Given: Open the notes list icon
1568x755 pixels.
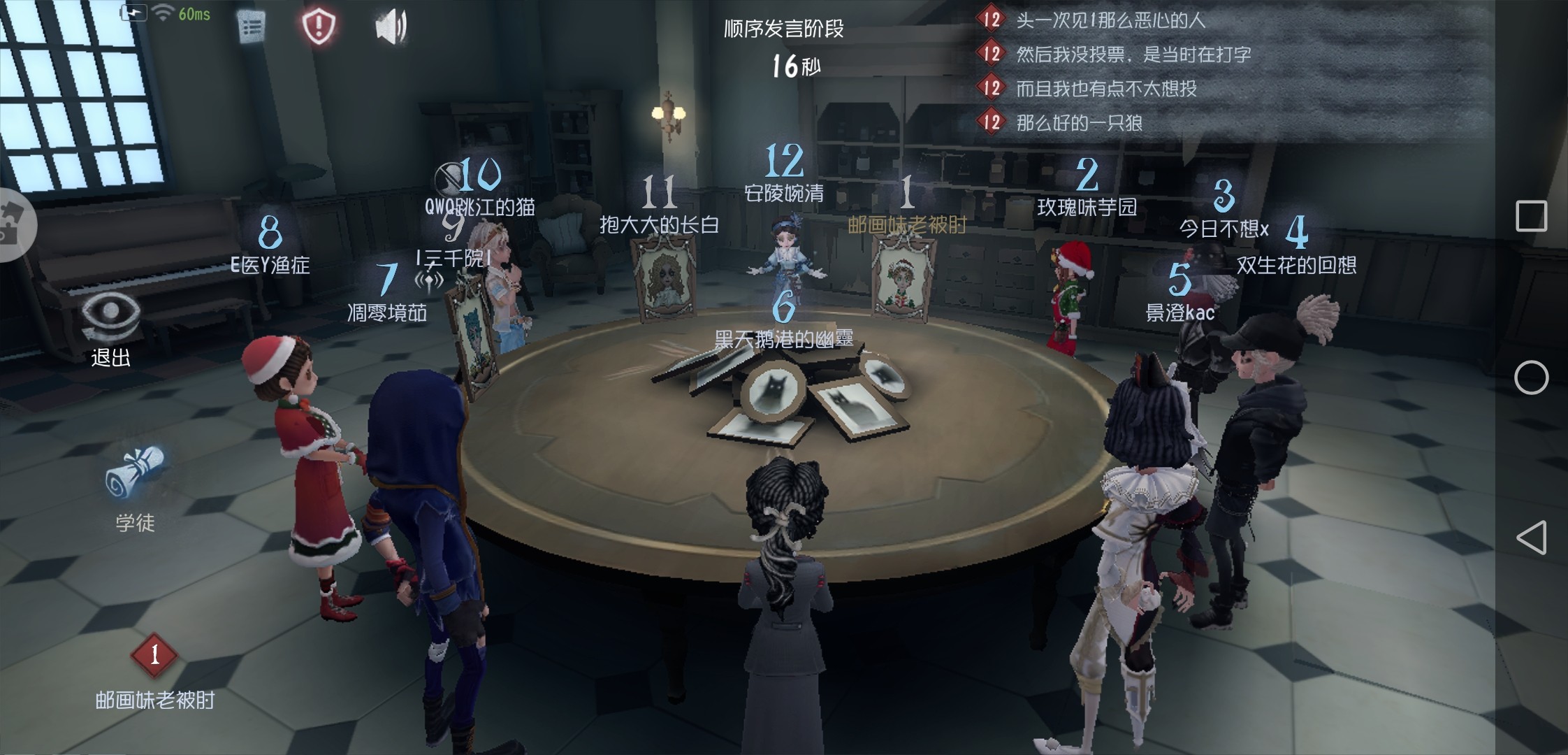Looking at the screenshot, I should (252, 27).
